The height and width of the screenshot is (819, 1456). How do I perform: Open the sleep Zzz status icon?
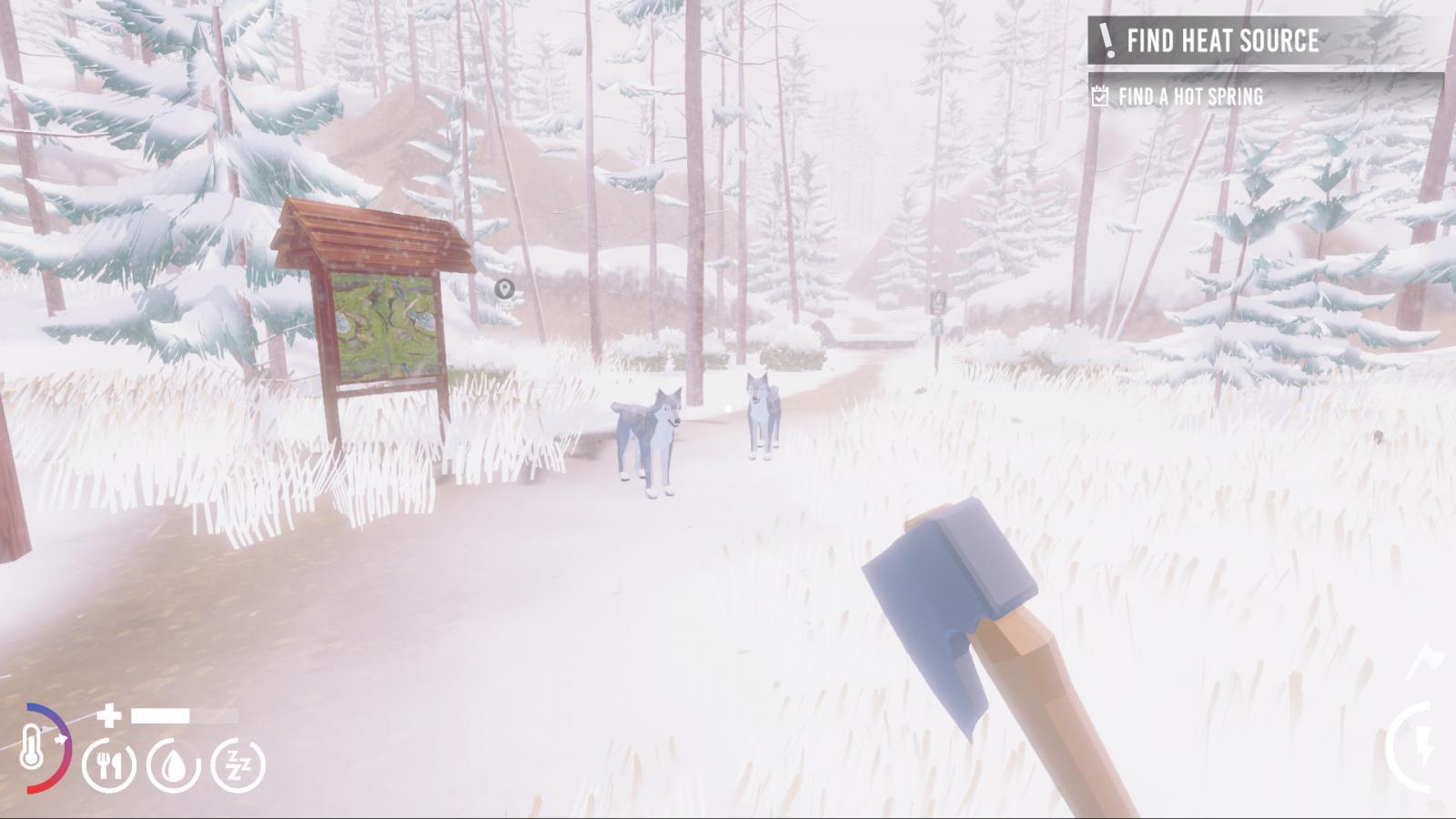pyautogui.click(x=238, y=765)
